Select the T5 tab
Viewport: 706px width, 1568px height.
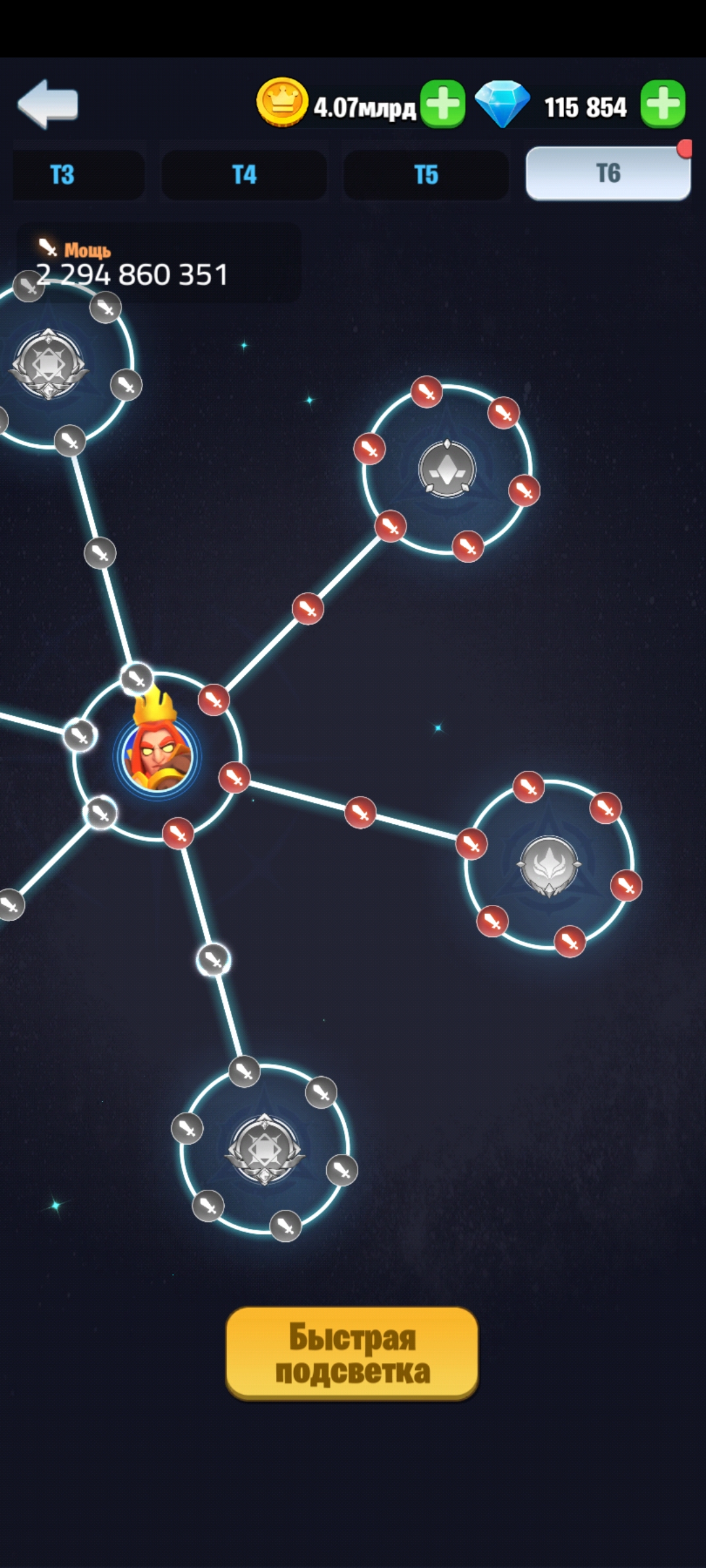[x=426, y=174]
